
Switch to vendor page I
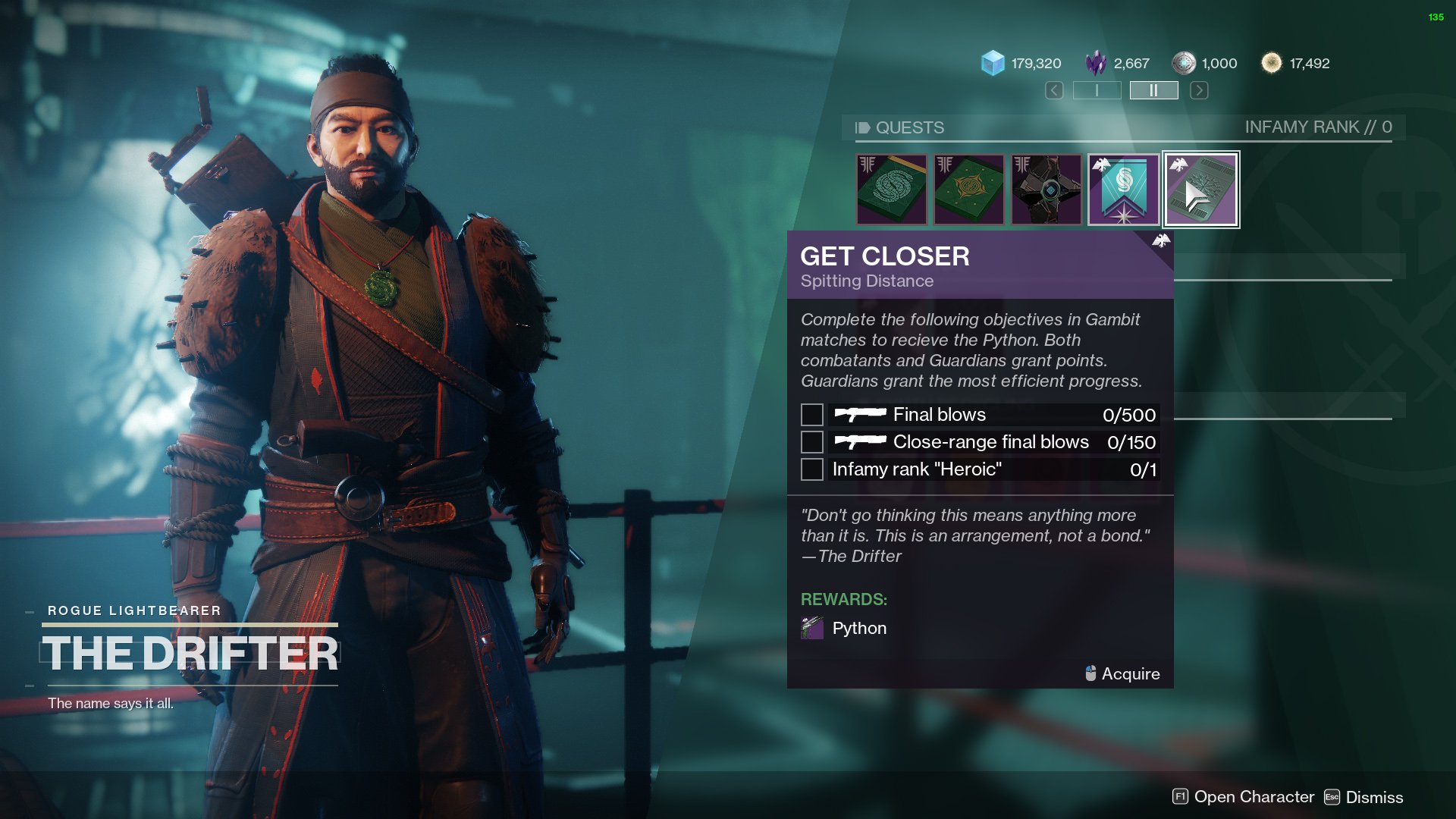(1097, 91)
